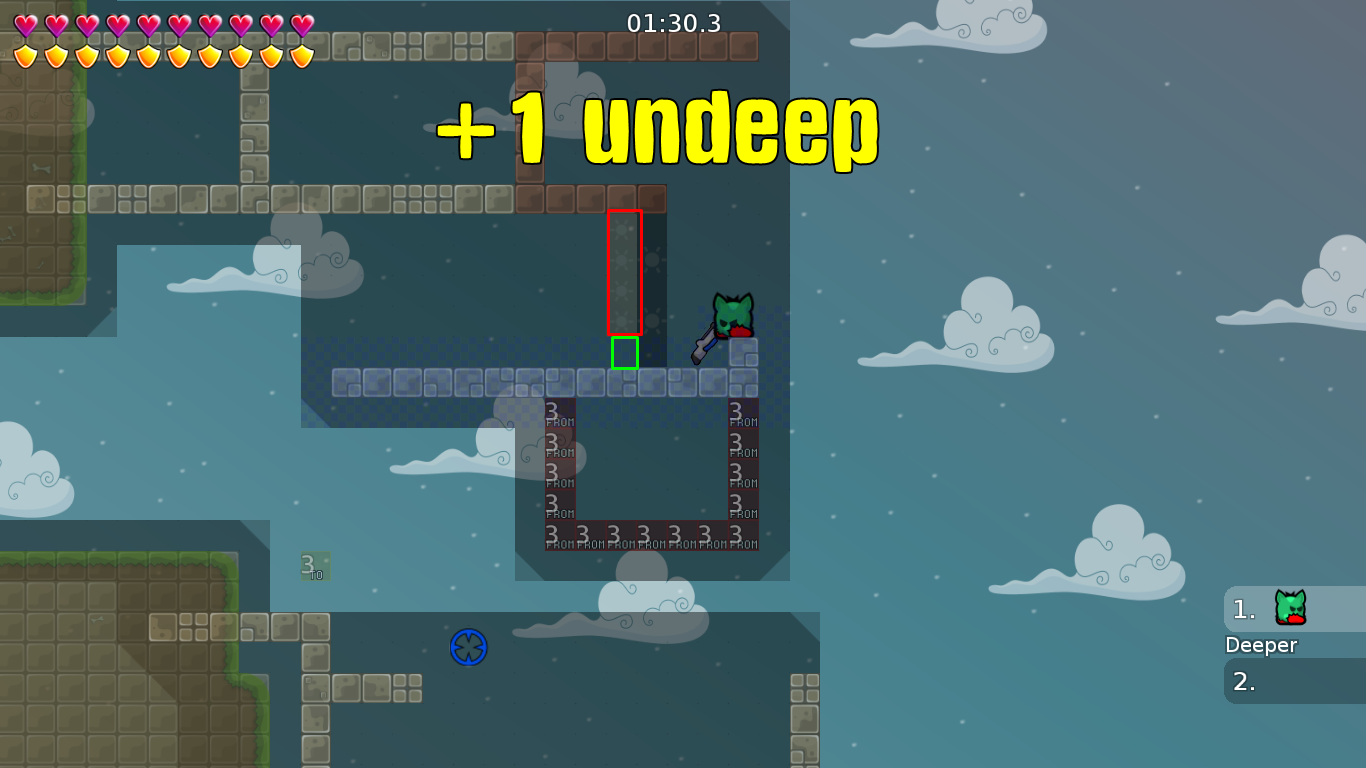This screenshot has width=1366, height=768.
Task: Toggle the red highlighted wall tile
Action: point(625,270)
